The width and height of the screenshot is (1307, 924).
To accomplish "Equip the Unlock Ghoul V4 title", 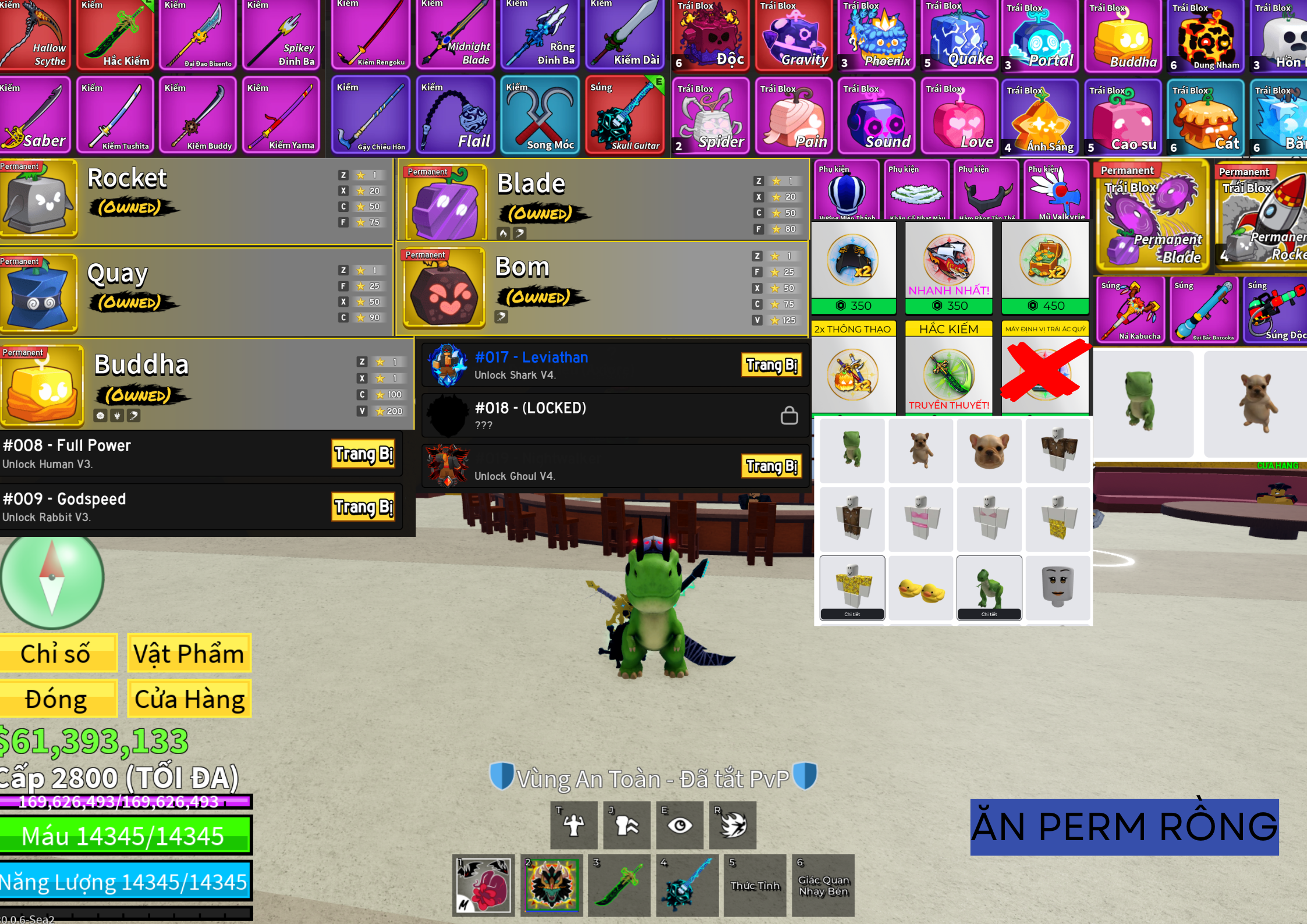I will click(771, 466).
